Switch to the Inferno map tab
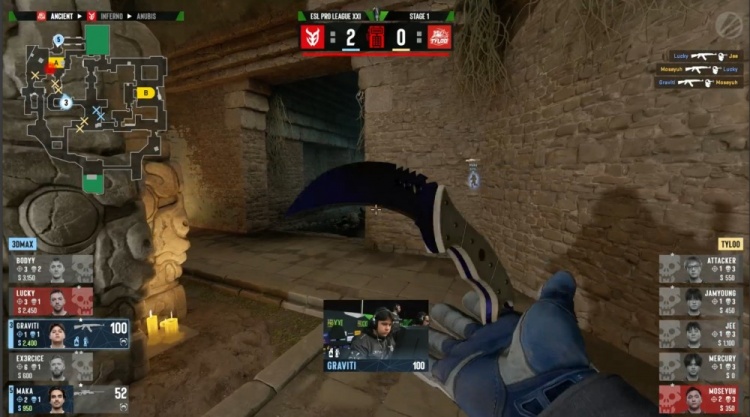 coord(111,16)
